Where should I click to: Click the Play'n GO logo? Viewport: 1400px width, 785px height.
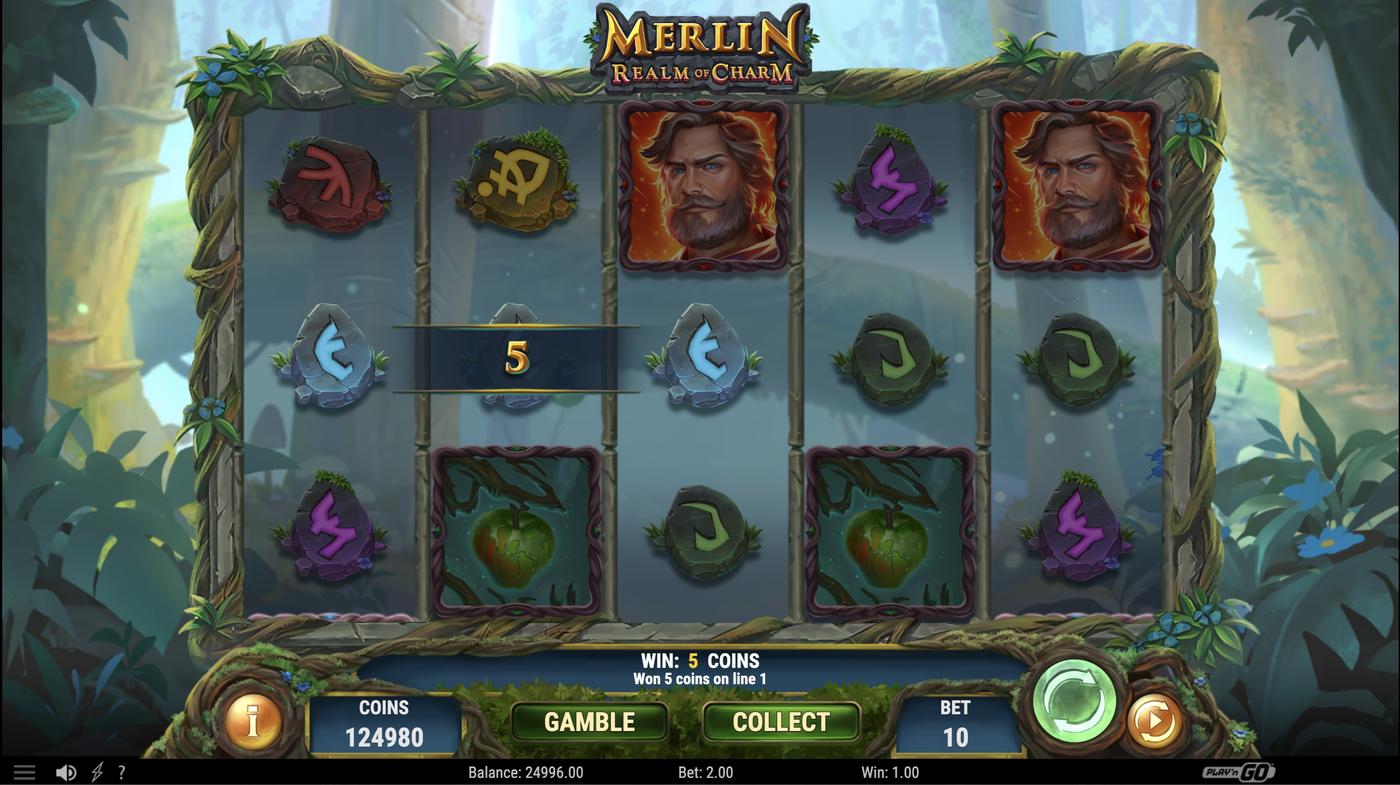(1245, 771)
